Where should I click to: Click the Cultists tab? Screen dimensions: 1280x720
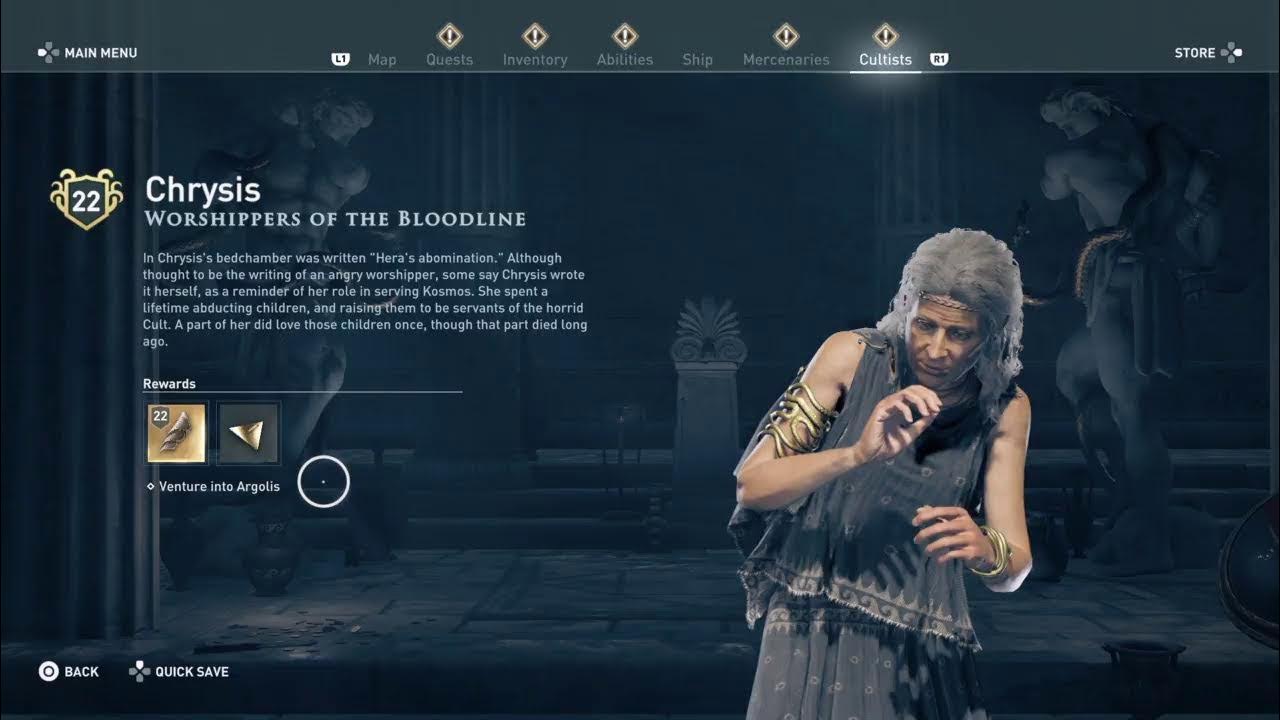[x=885, y=60]
